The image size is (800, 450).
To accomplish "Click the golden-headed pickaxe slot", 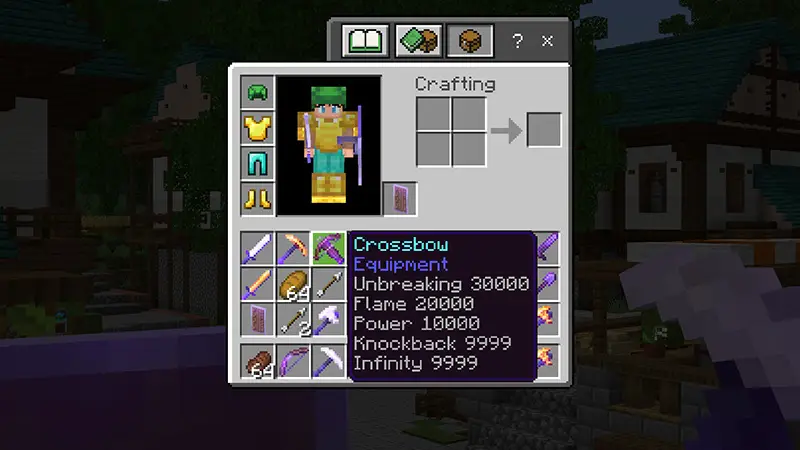I will 292,248.
